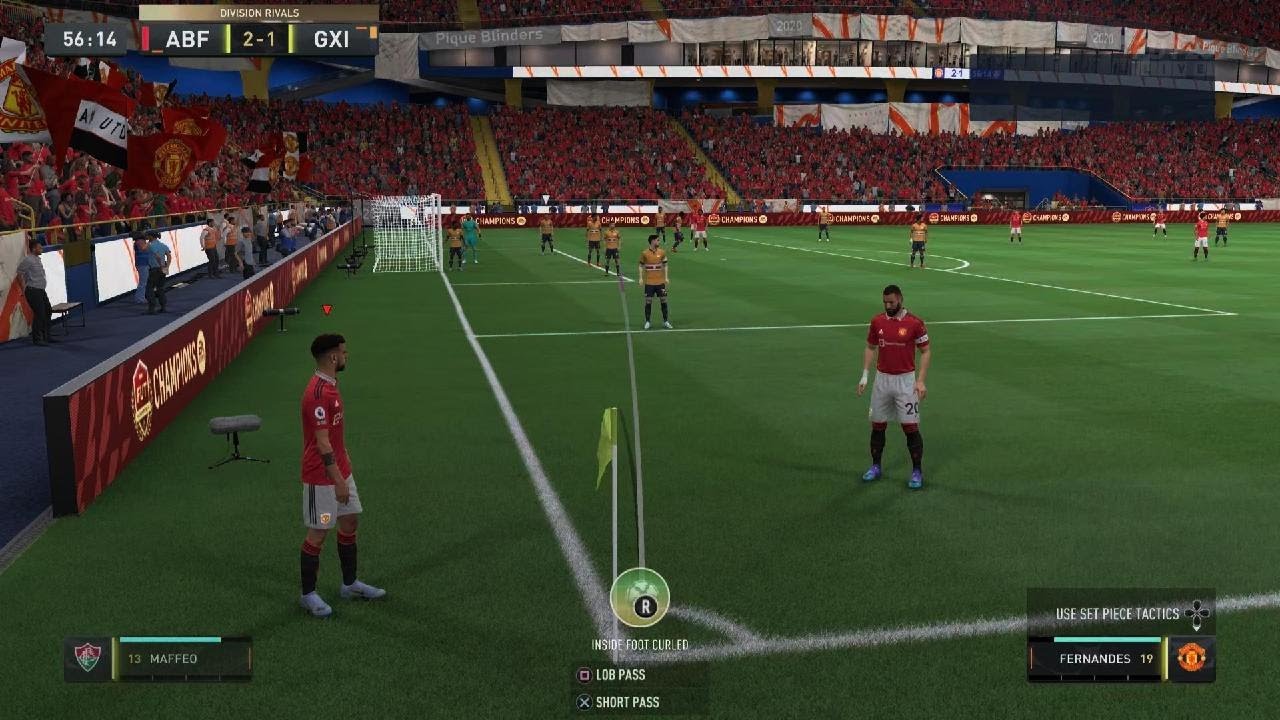The height and width of the screenshot is (720, 1280).
Task: Select the Maffeo 13 player panel
Action: pyautogui.click(x=180, y=659)
